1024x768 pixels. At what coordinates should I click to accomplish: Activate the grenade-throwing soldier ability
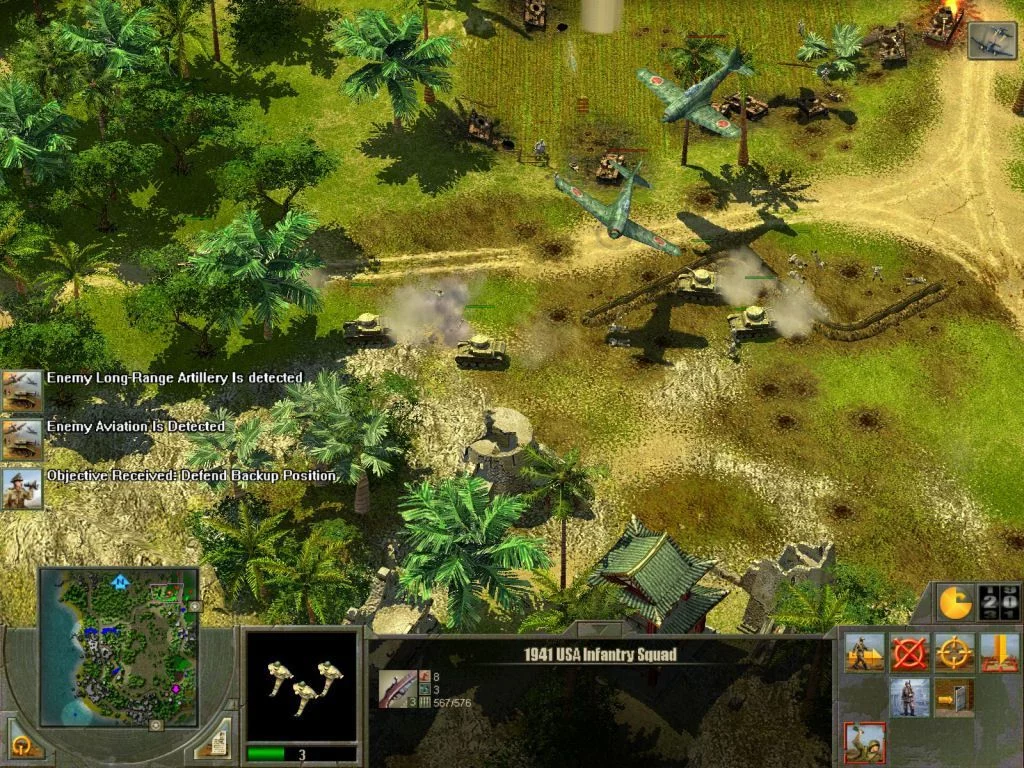tap(864, 743)
